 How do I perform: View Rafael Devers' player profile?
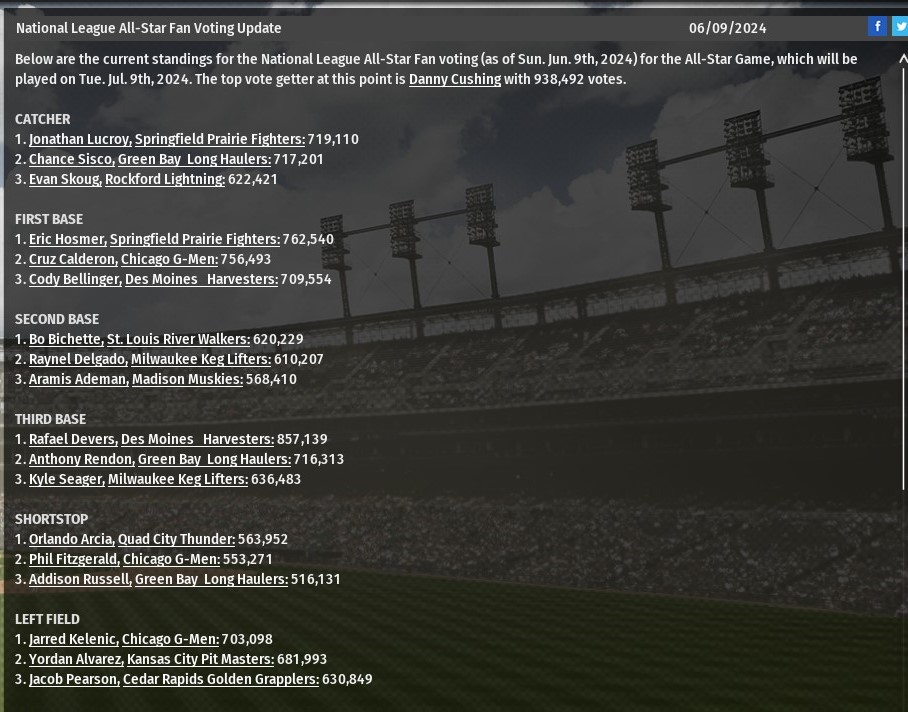pos(72,439)
